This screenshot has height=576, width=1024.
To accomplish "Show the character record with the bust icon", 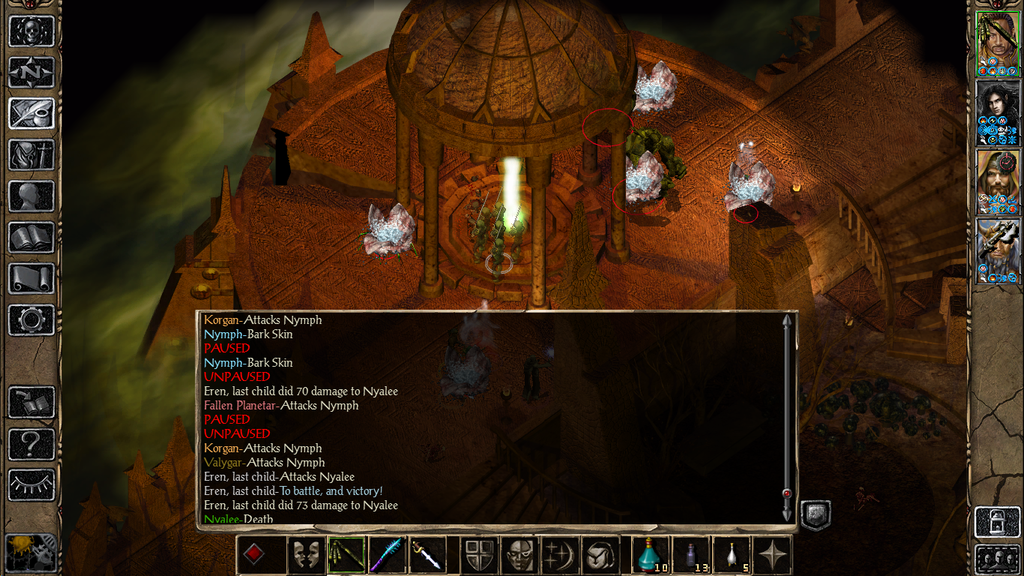I will point(31,195).
